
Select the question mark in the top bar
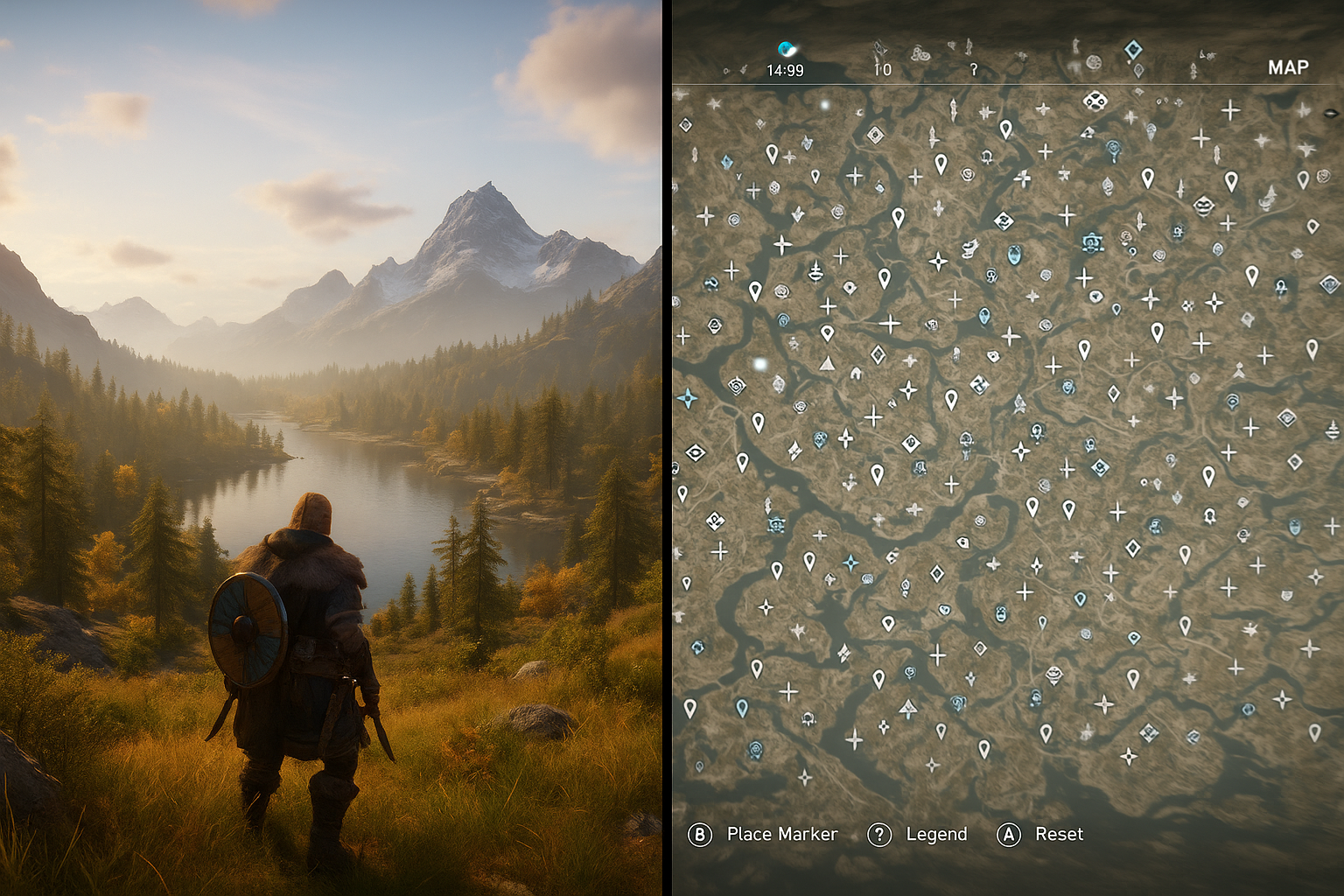(973, 69)
